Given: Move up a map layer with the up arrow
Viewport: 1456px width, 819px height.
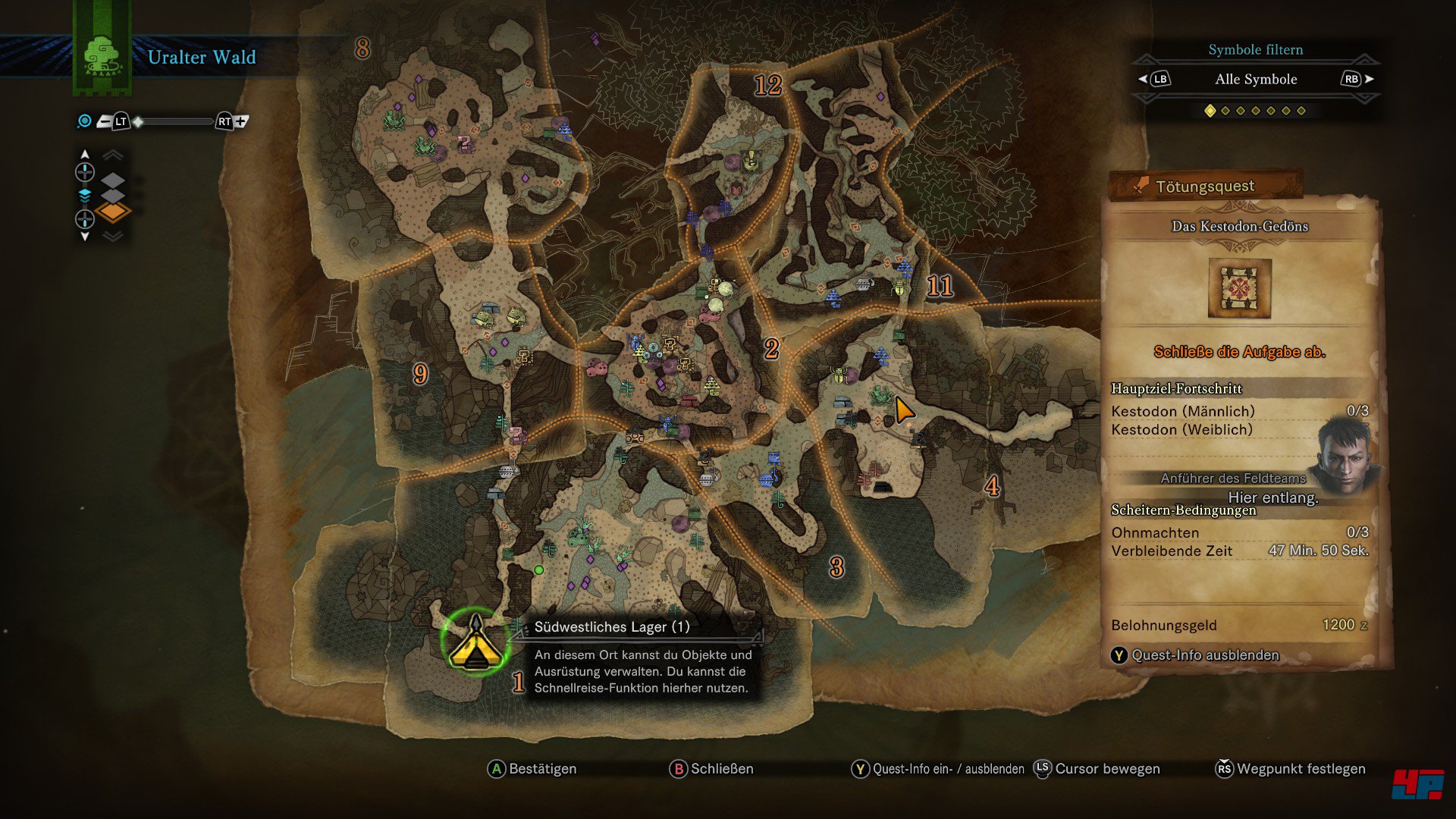Looking at the screenshot, I should pyautogui.click(x=85, y=155).
